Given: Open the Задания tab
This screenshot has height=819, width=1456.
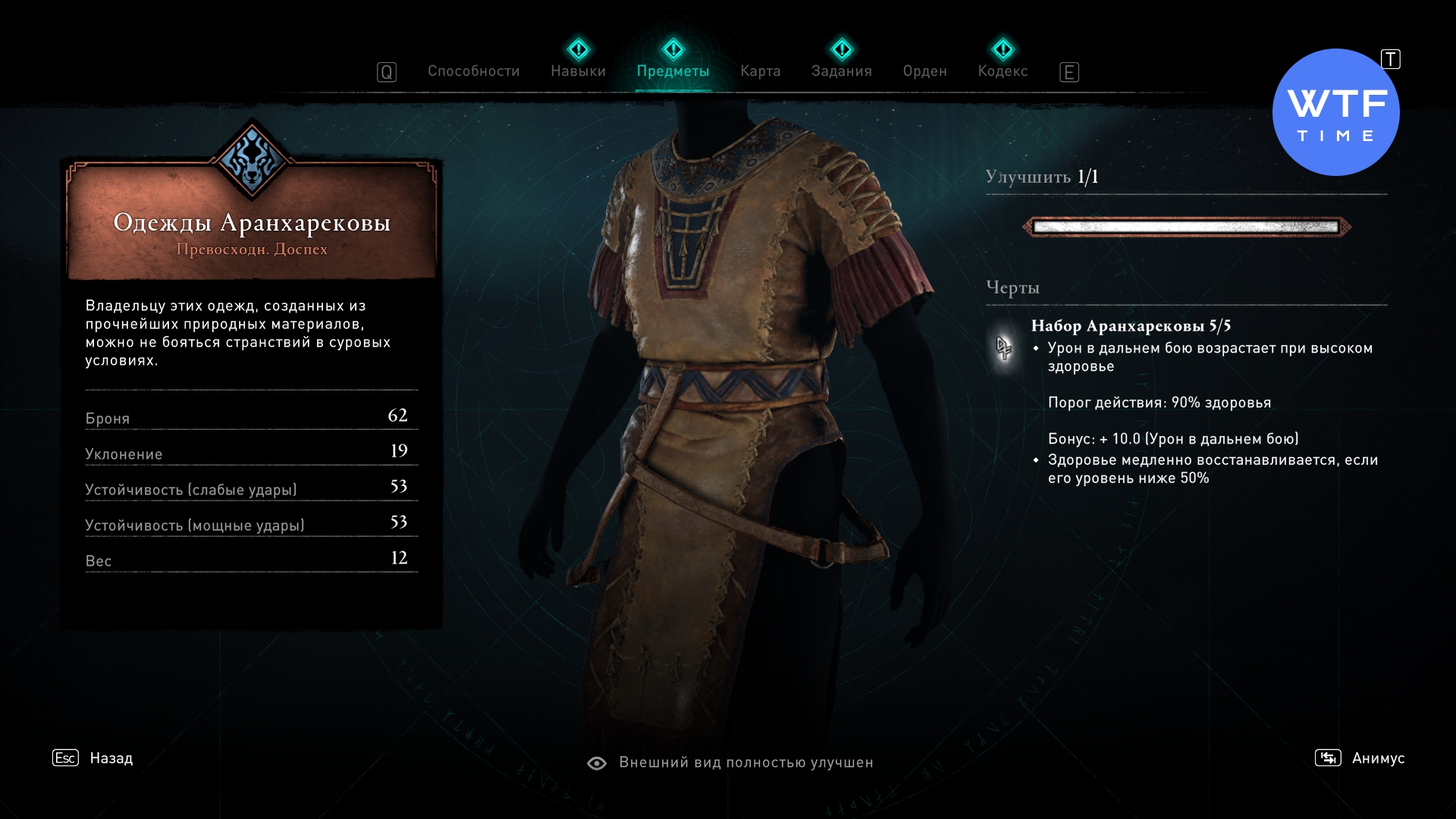Looking at the screenshot, I should [841, 71].
